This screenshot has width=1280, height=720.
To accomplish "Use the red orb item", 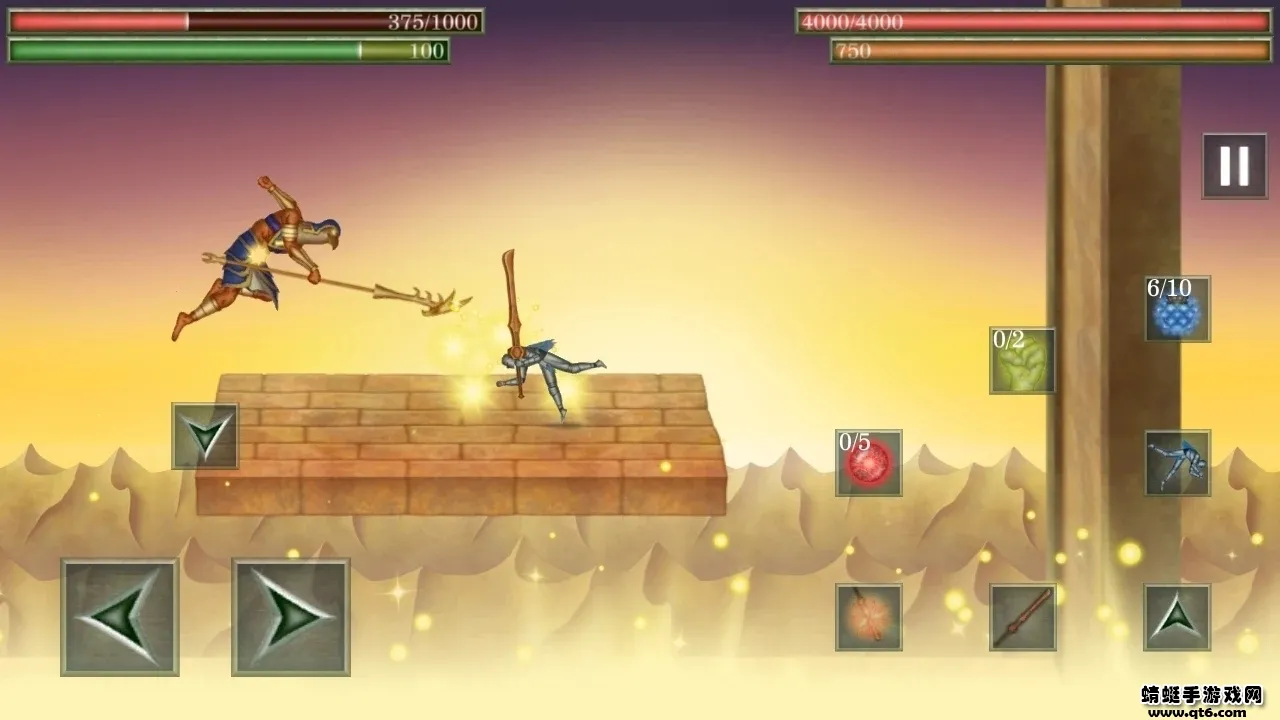I will coord(869,463).
